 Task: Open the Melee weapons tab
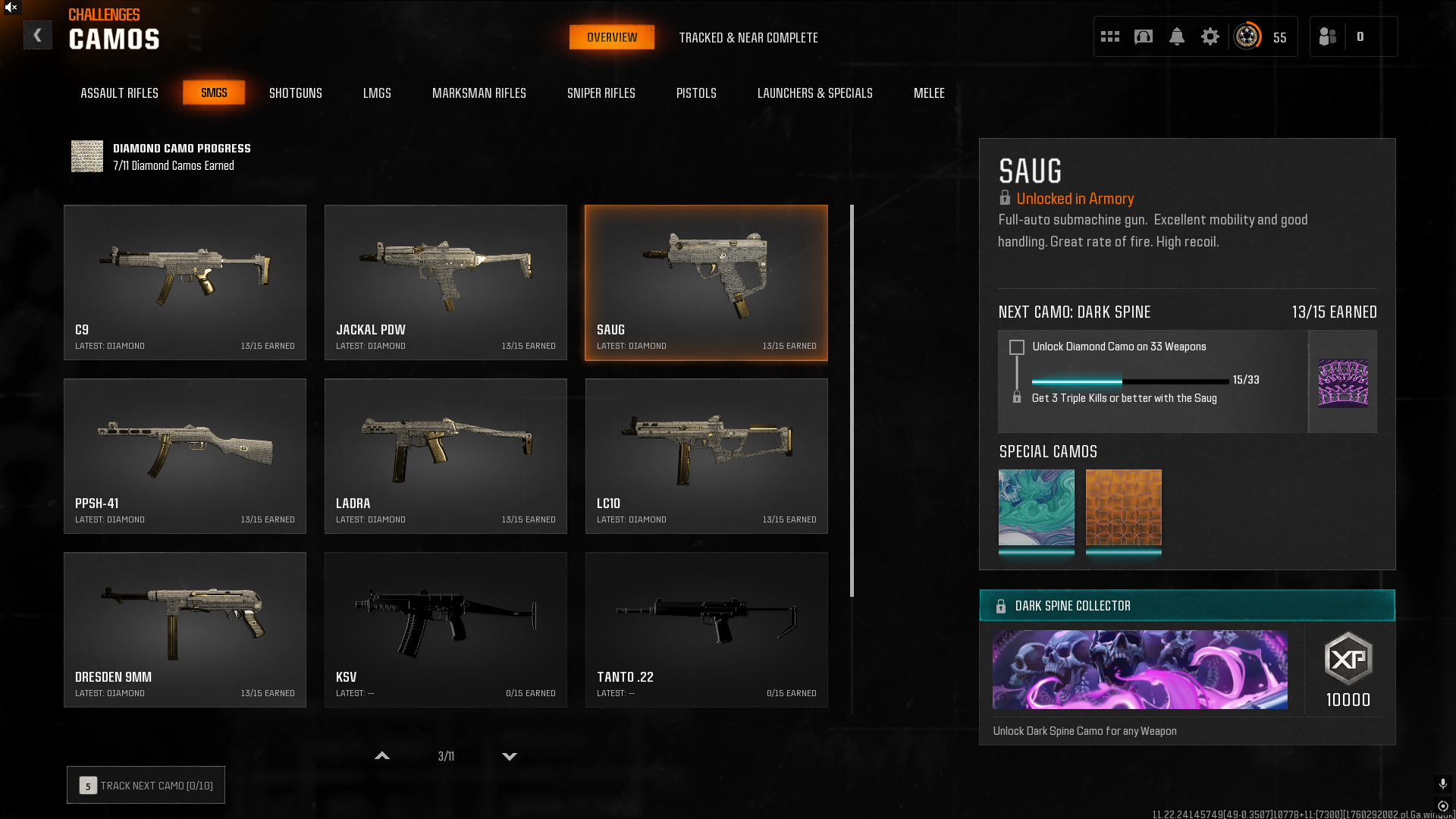pyautogui.click(x=928, y=93)
